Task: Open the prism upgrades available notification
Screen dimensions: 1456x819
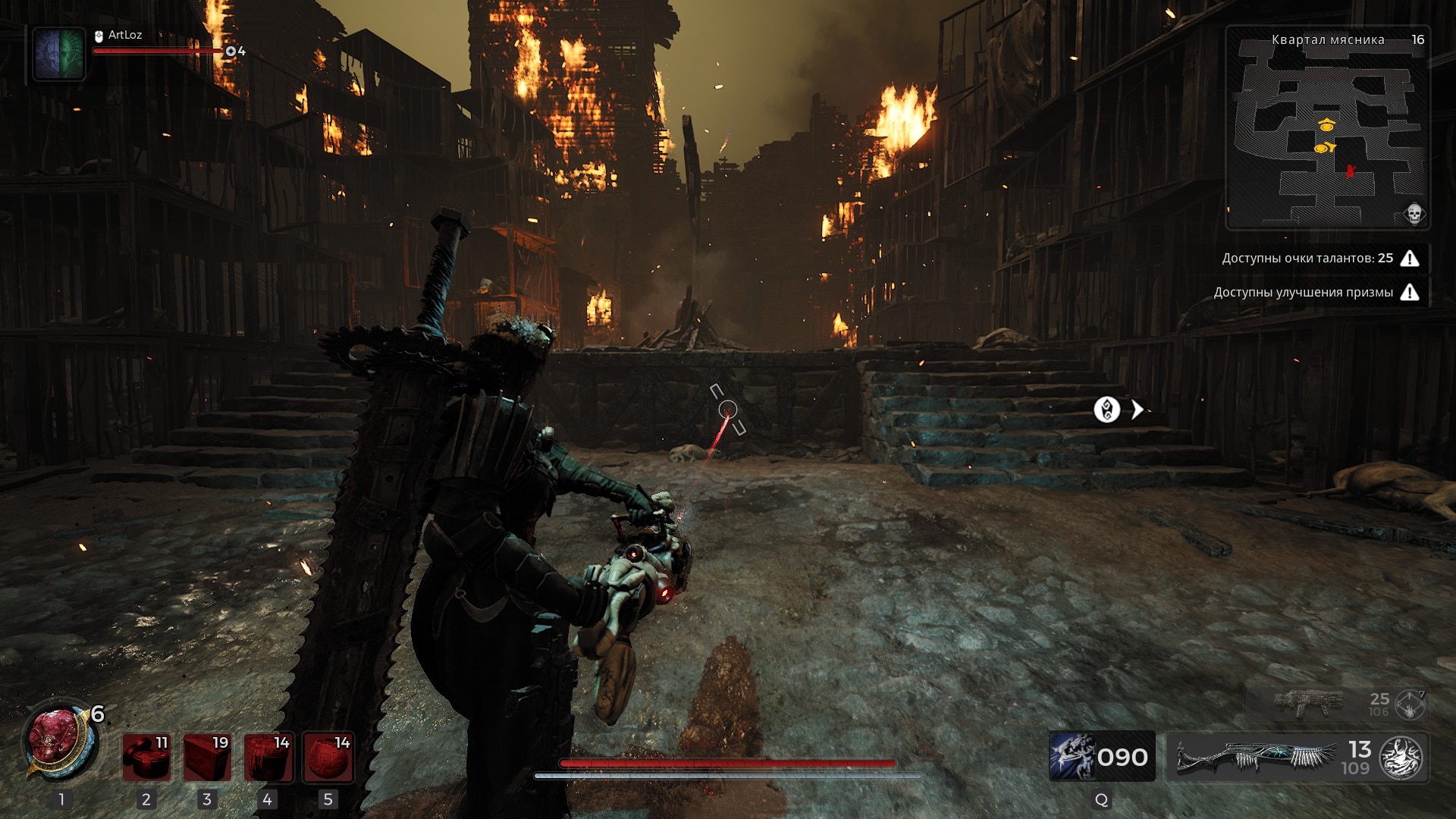Action: [x=1316, y=293]
